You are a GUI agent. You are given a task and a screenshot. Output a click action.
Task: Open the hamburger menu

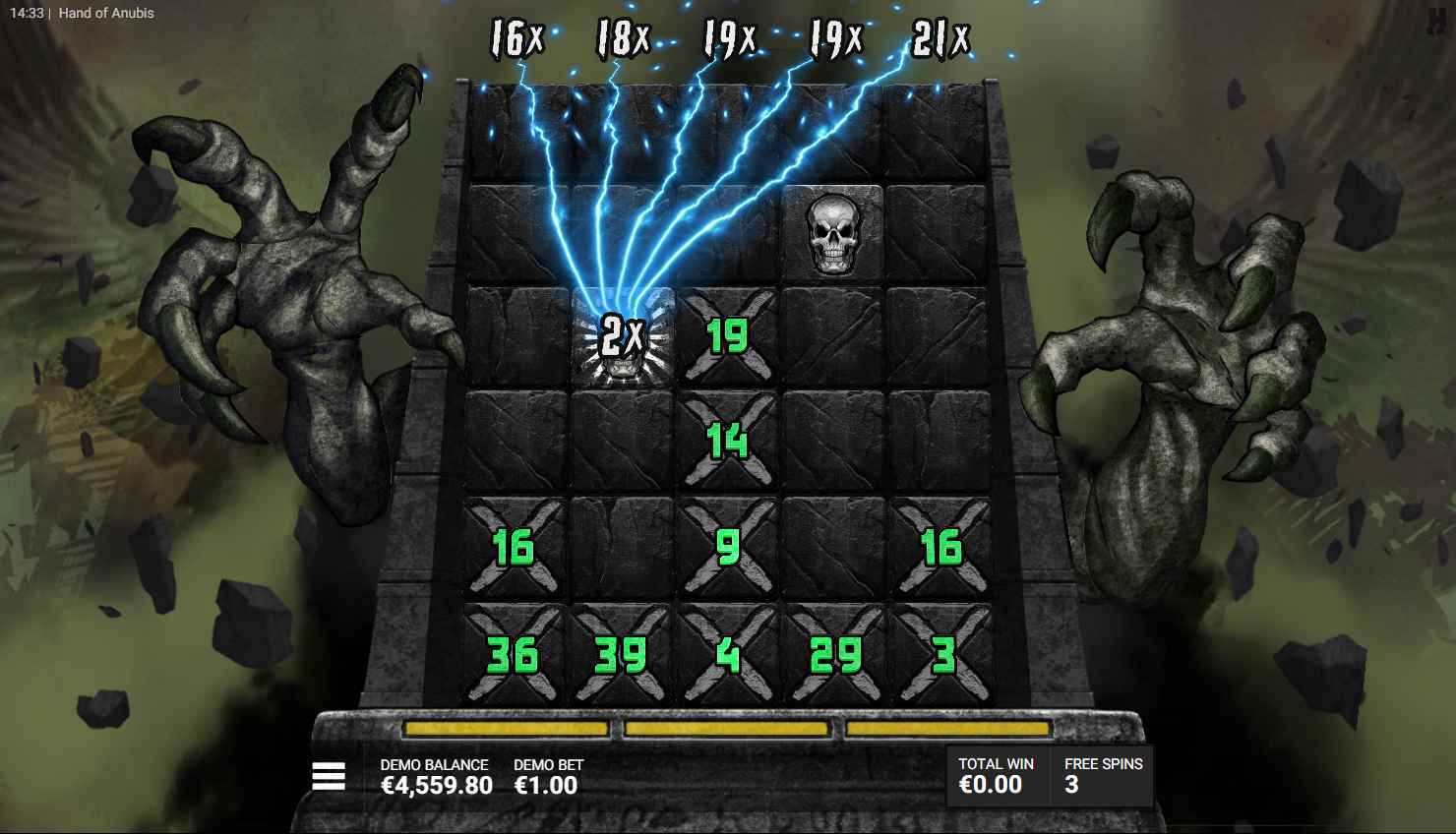point(329,776)
